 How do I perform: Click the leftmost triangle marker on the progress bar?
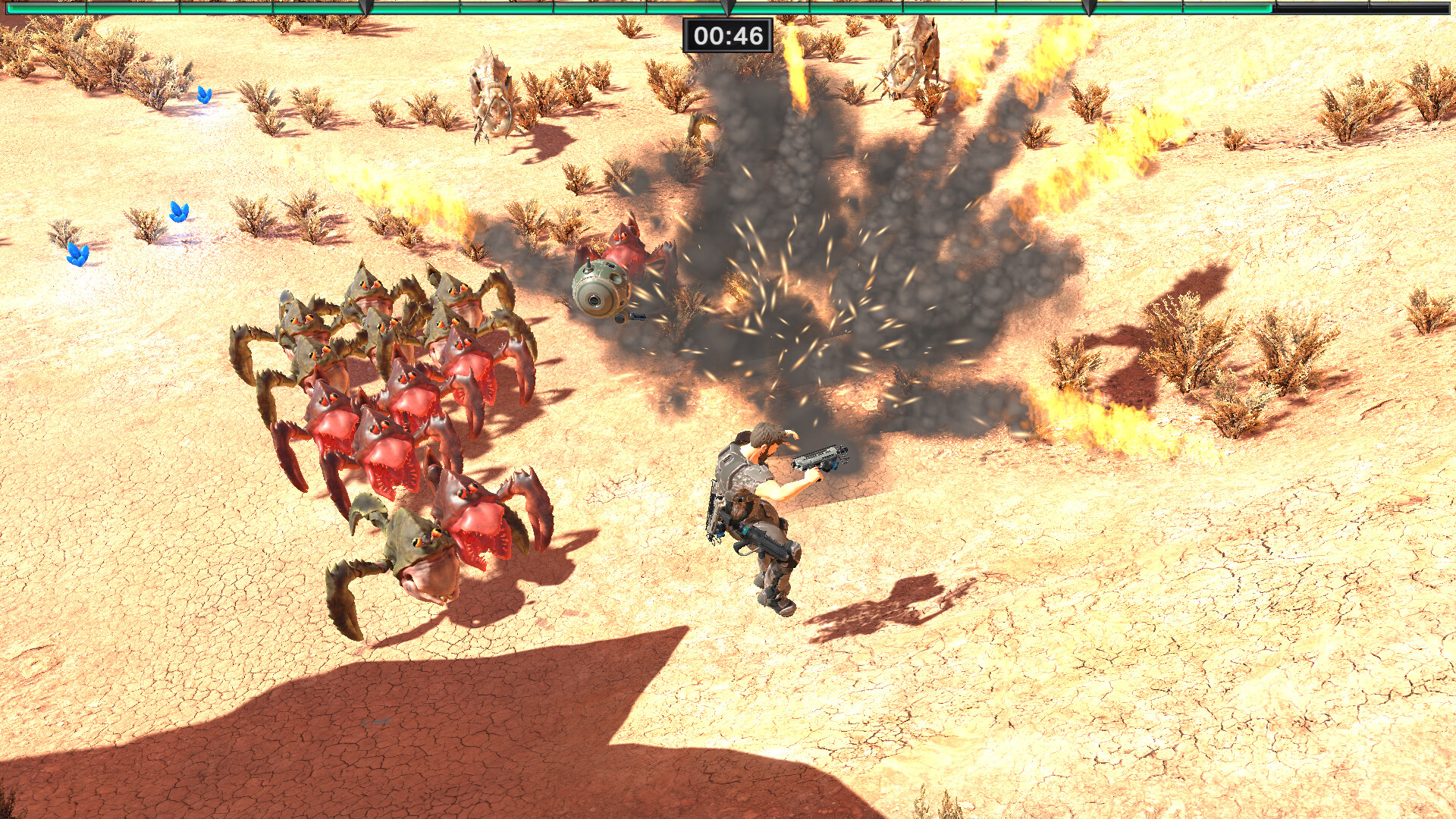(364, 8)
